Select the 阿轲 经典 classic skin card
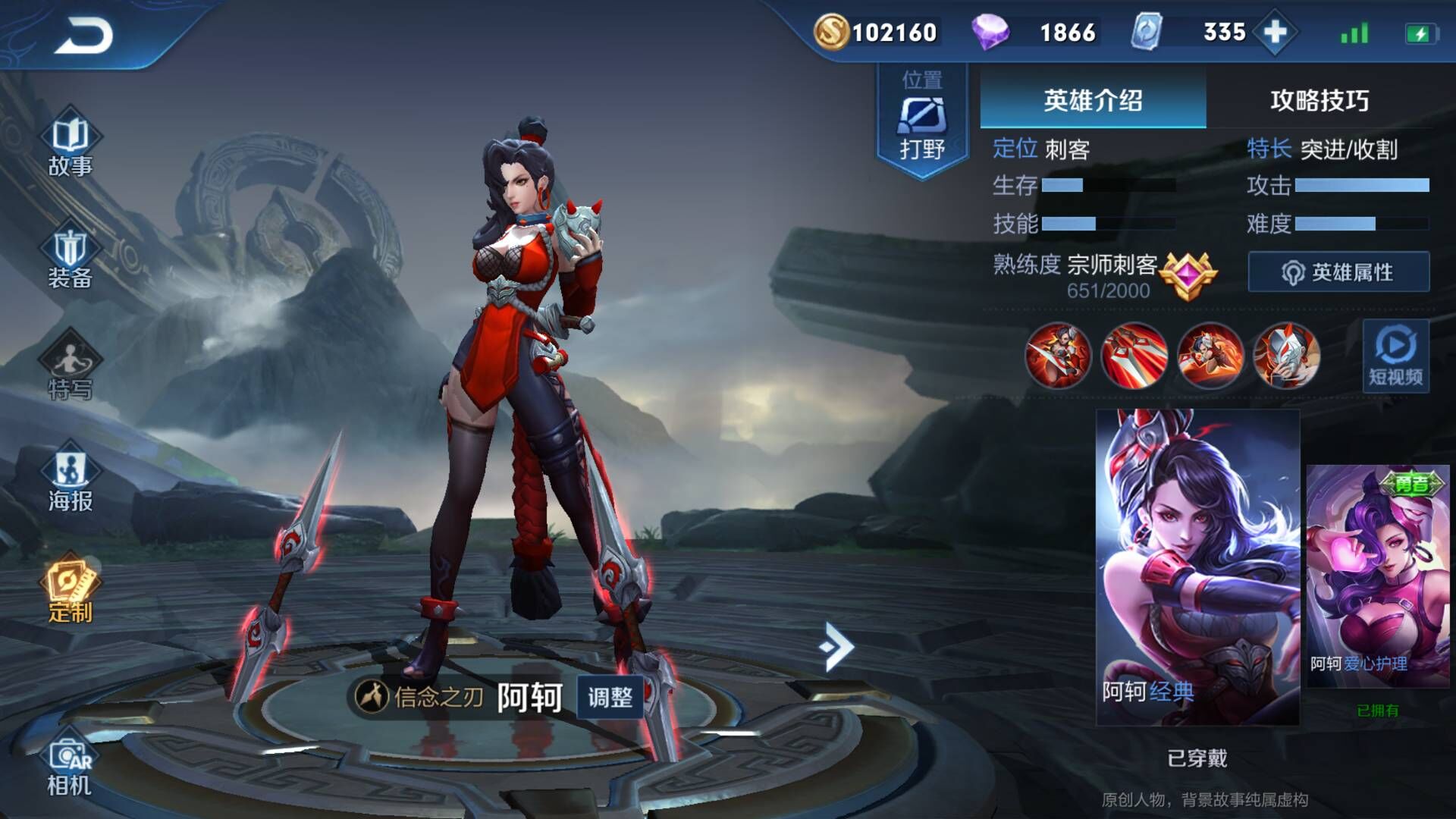1456x819 pixels. tap(1197, 566)
